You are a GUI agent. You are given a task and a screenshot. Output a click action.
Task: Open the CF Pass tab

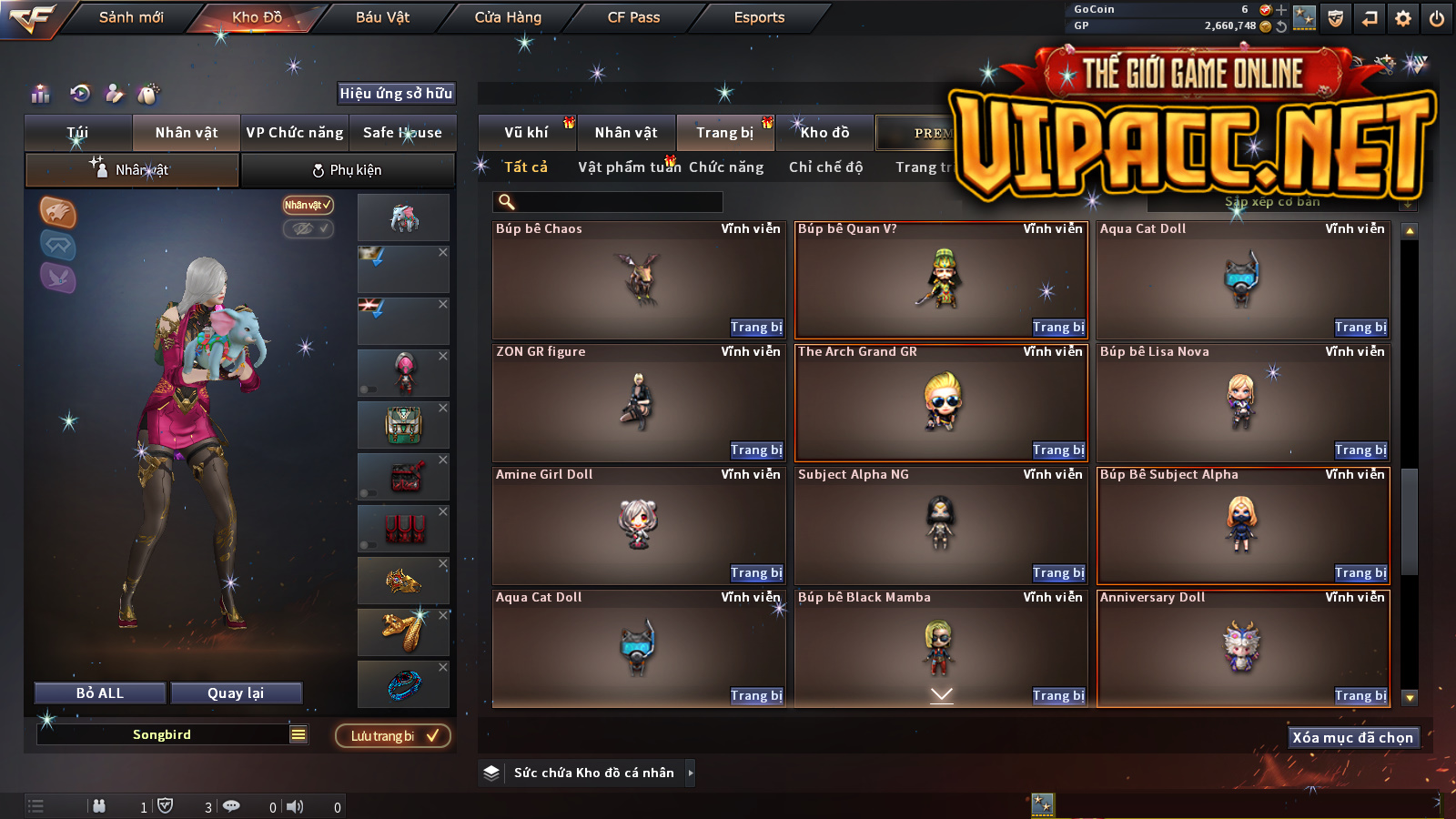tap(633, 17)
